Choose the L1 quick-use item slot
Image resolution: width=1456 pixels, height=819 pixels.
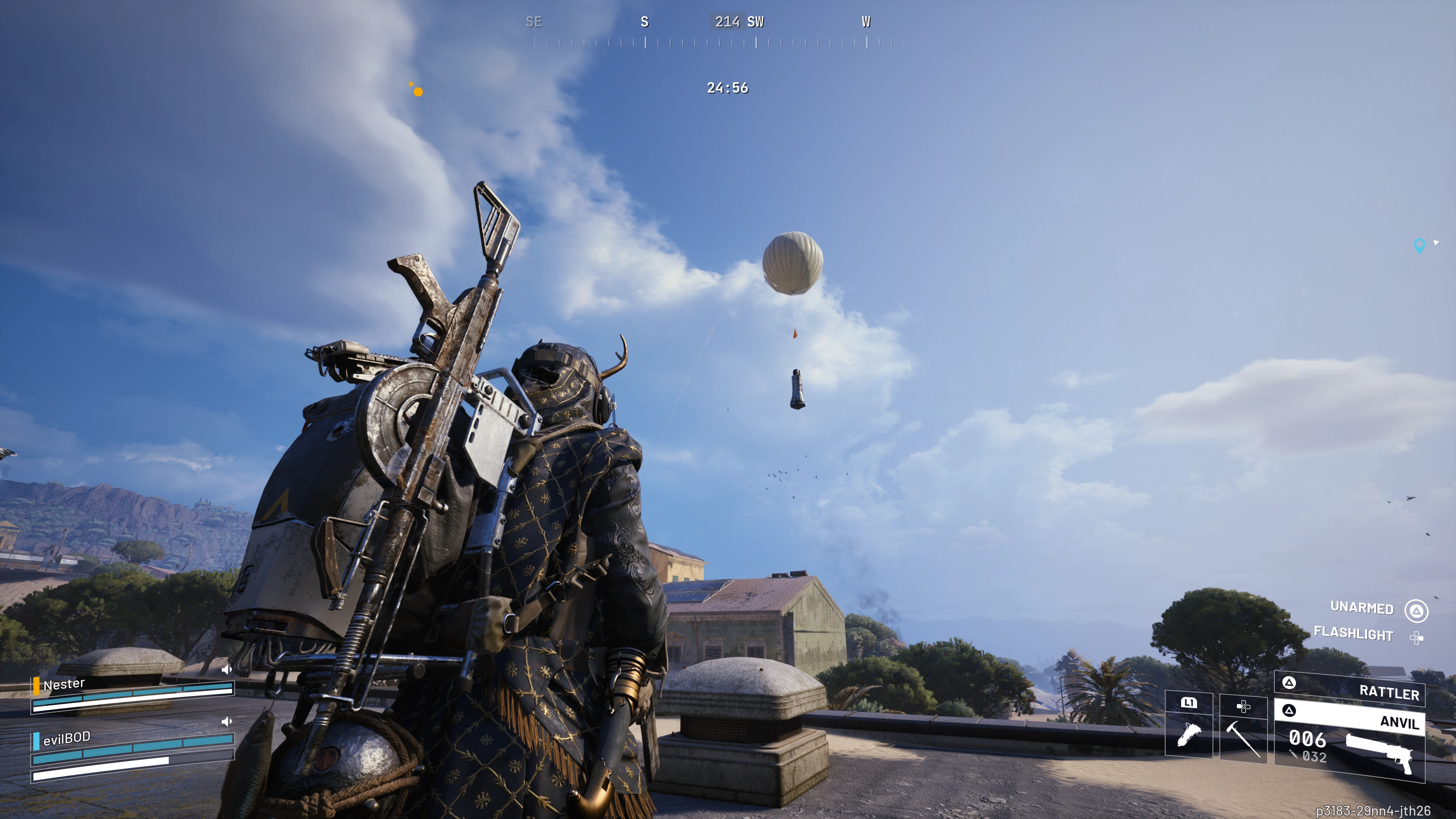(x=1189, y=726)
